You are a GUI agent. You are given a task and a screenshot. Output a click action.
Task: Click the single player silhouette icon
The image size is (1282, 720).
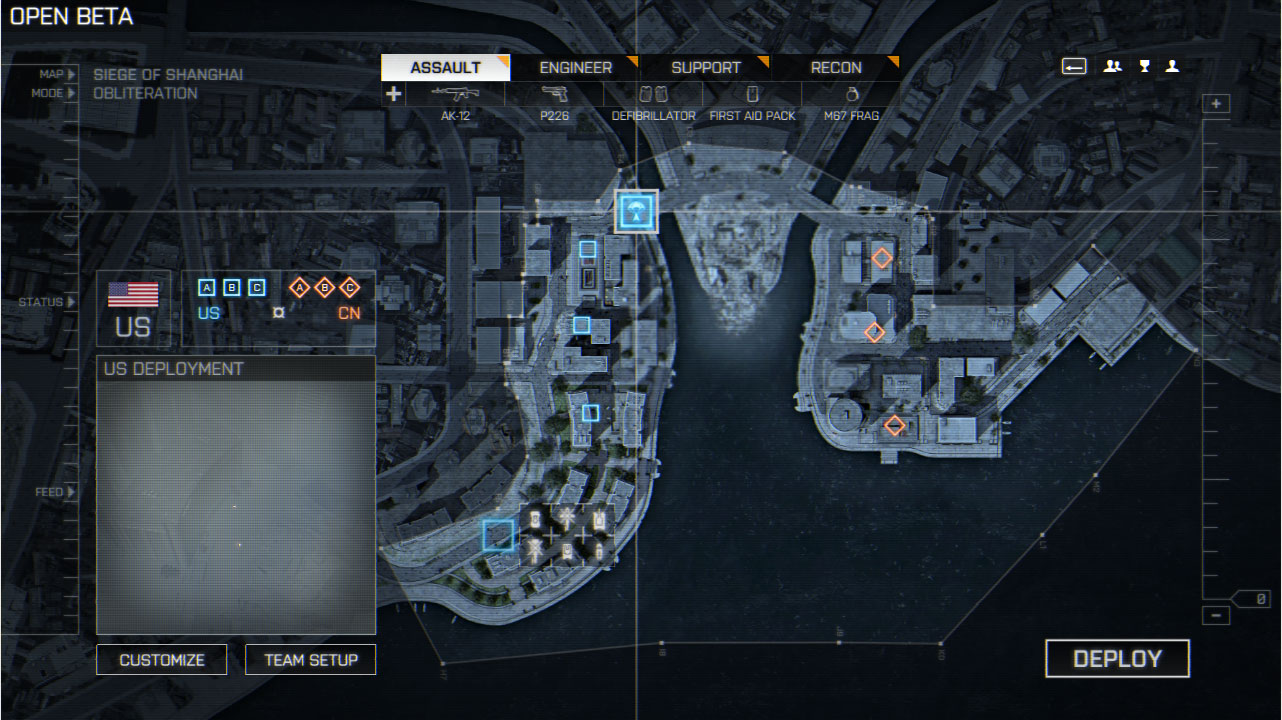(x=1172, y=67)
